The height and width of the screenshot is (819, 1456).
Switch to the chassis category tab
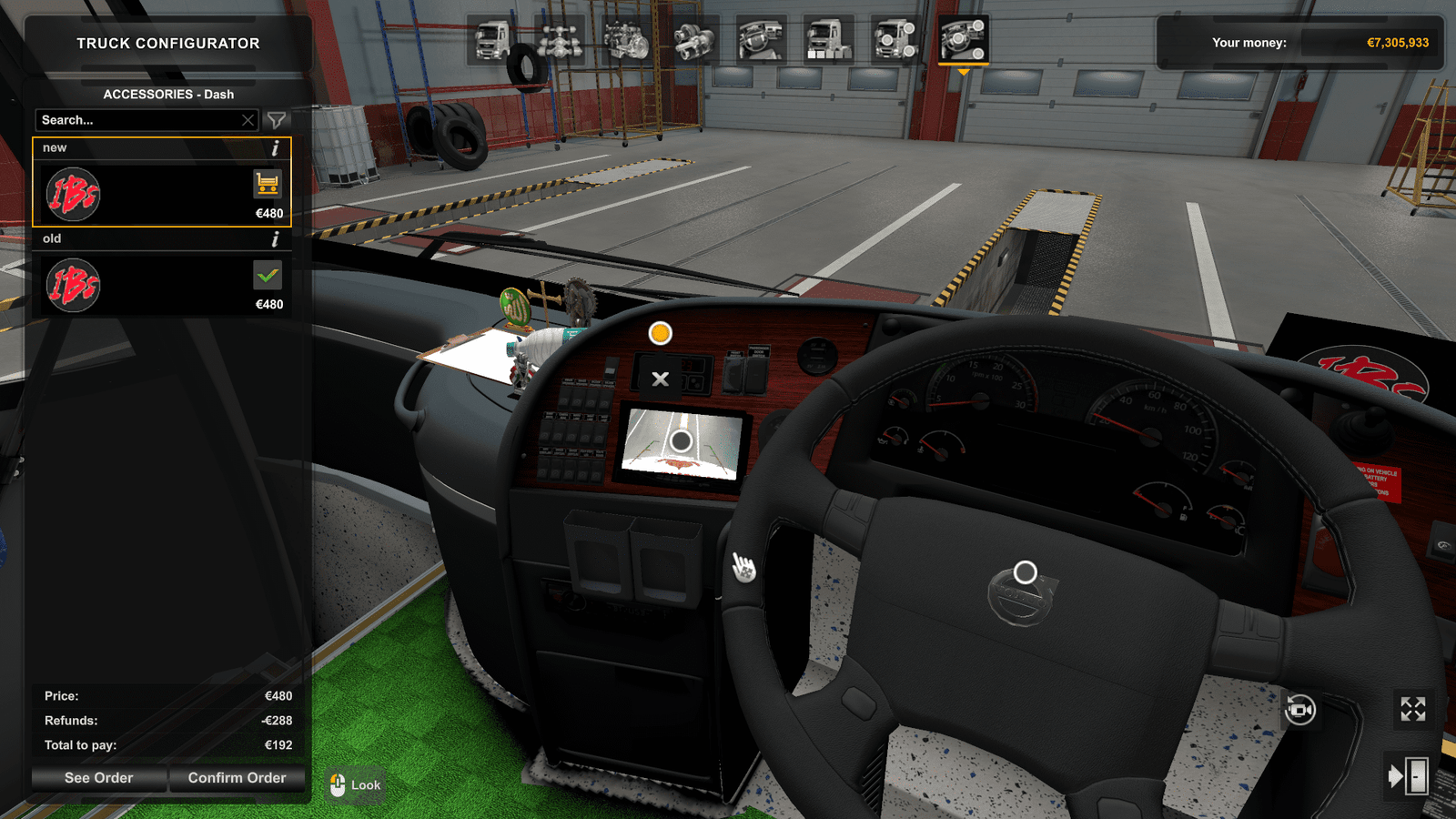(560, 40)
